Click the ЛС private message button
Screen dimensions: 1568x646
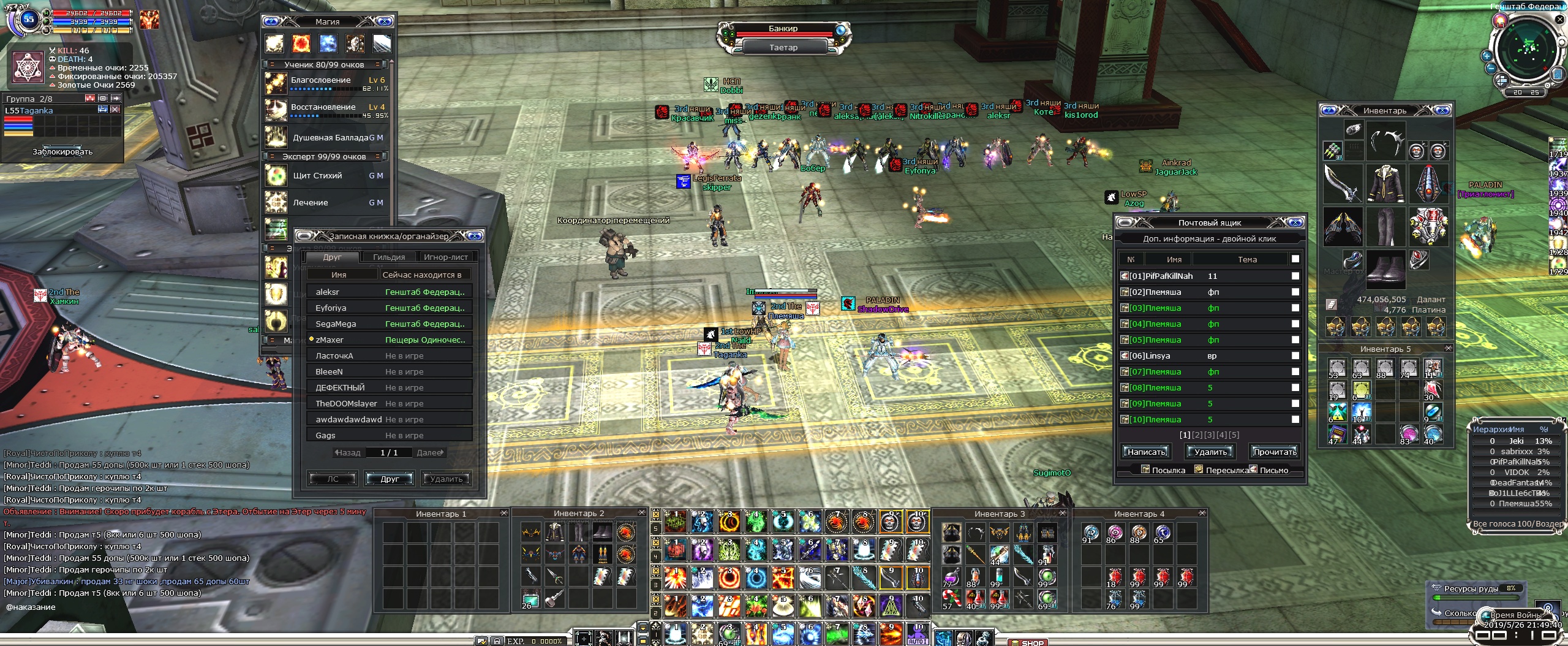coord(333,479)
